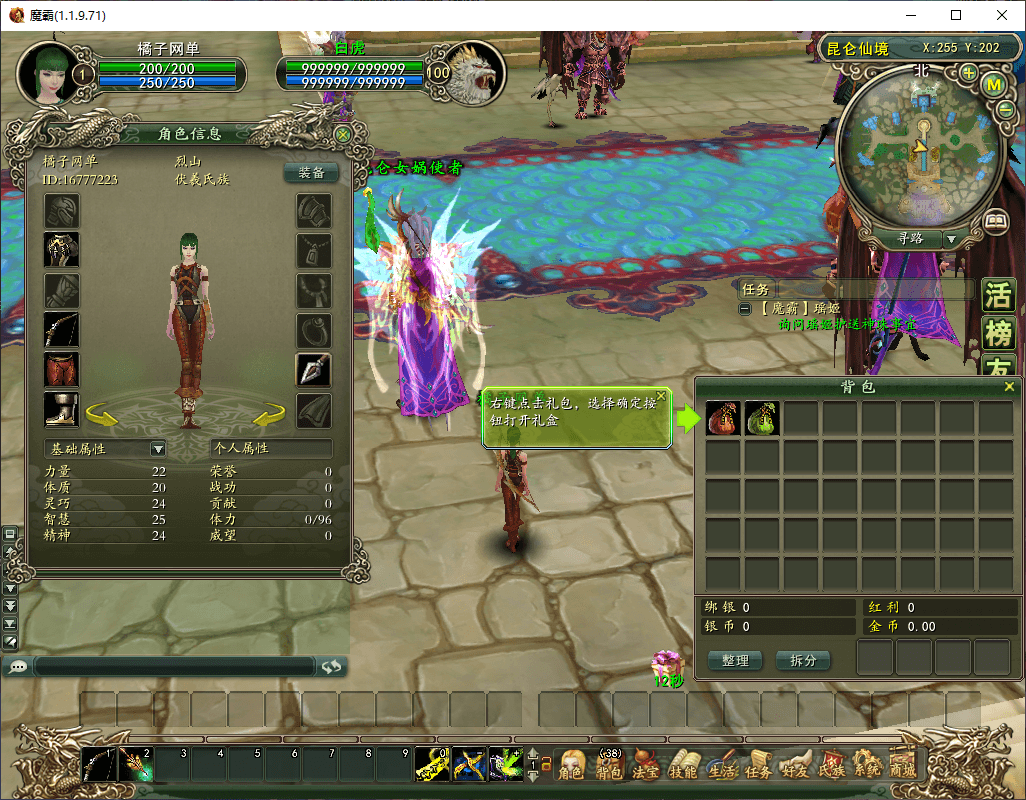Zoom in the minimap with plus button
Image resolution: width=1026 pixels, height=800 pixels.
pyautogui.click(x=968, y=73)
